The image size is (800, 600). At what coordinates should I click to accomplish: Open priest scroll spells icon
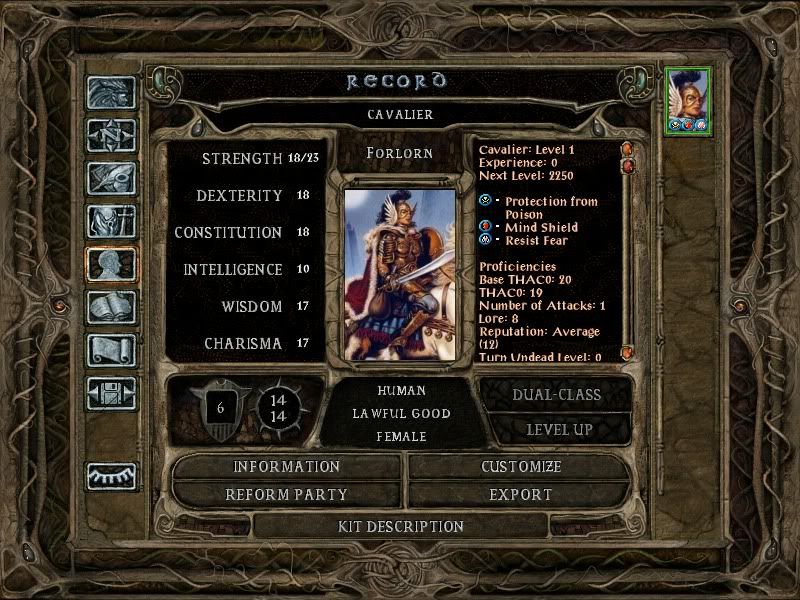coord(111,350)
